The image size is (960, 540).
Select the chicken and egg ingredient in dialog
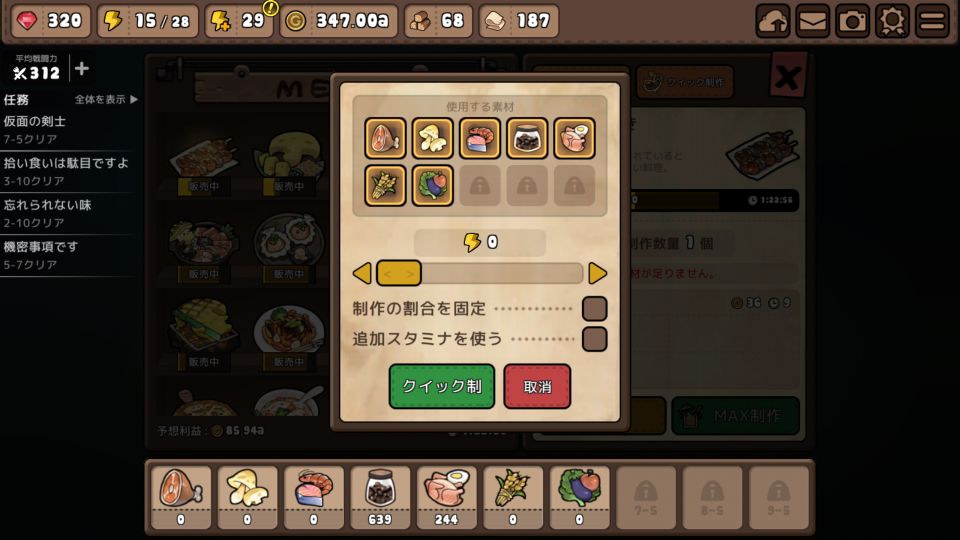575,138
